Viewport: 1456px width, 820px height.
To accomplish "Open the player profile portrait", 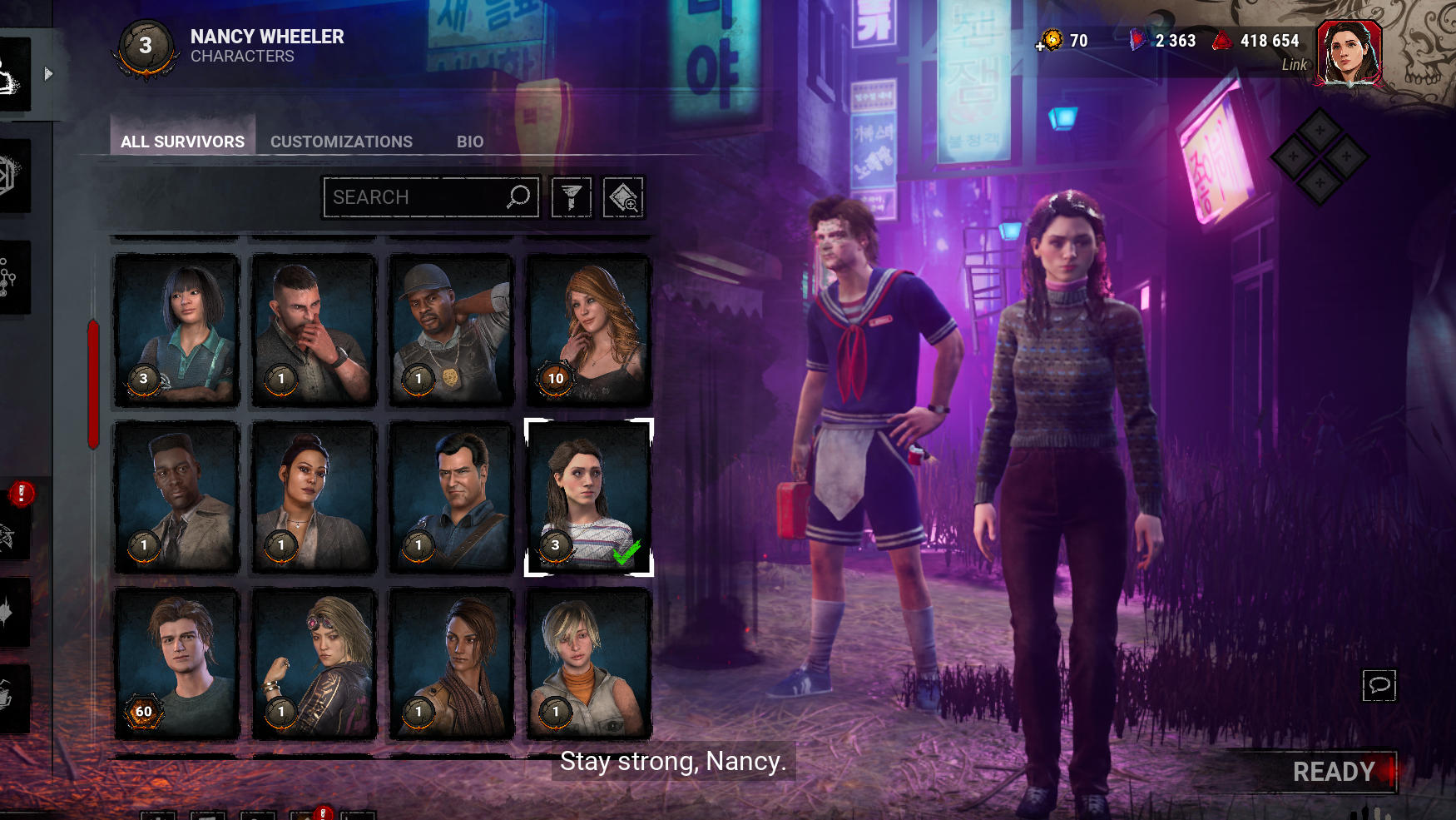I will [x=1348, y=52].
